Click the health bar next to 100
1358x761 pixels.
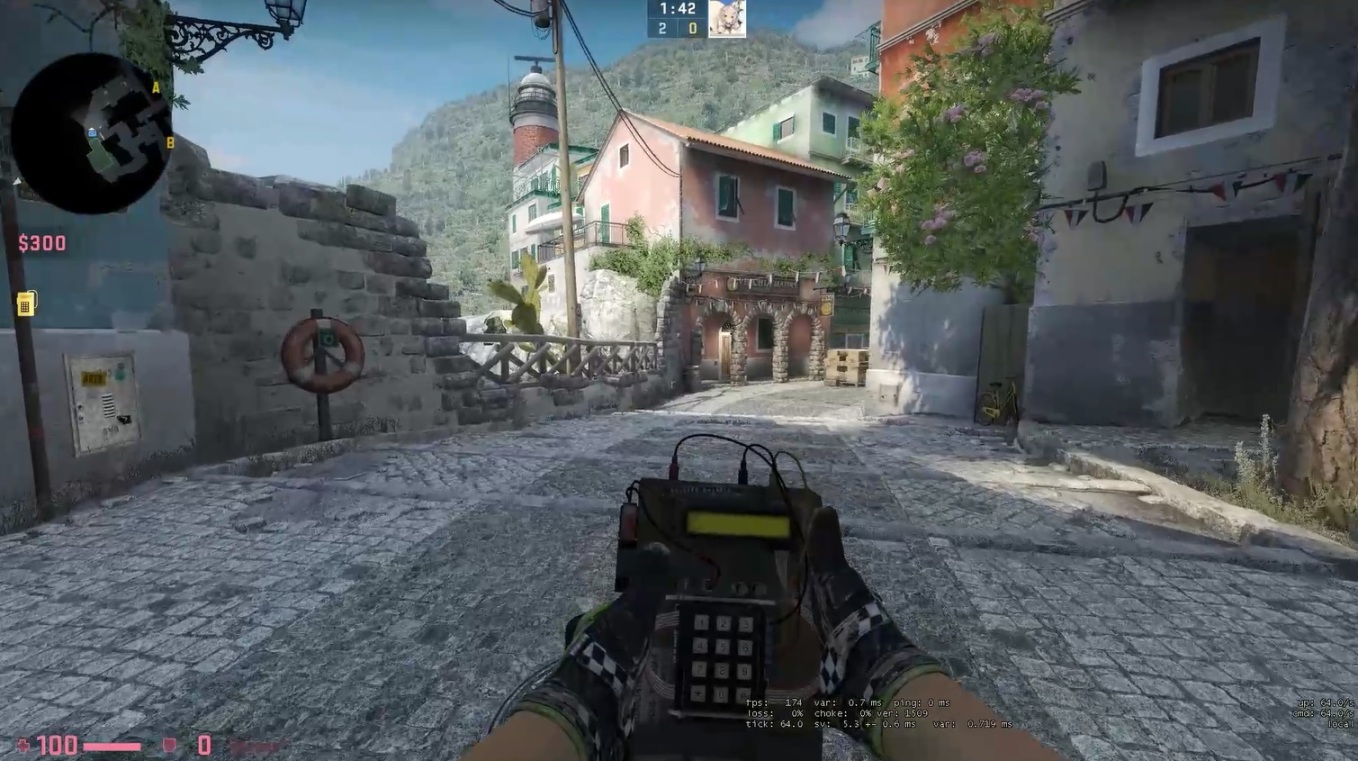[x=110, y=745]
